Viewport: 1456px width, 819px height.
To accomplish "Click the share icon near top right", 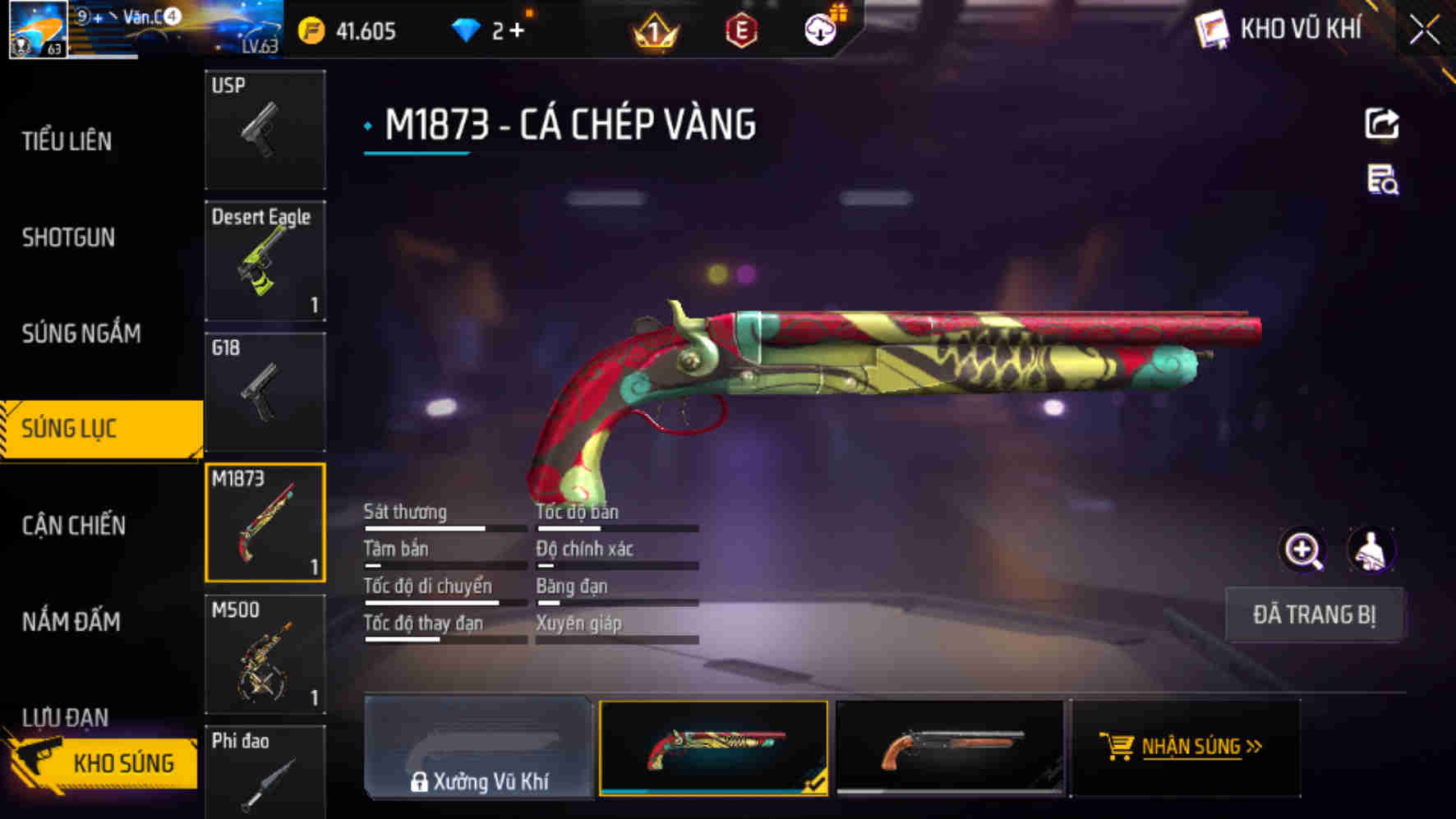I will pos(1385,122).
